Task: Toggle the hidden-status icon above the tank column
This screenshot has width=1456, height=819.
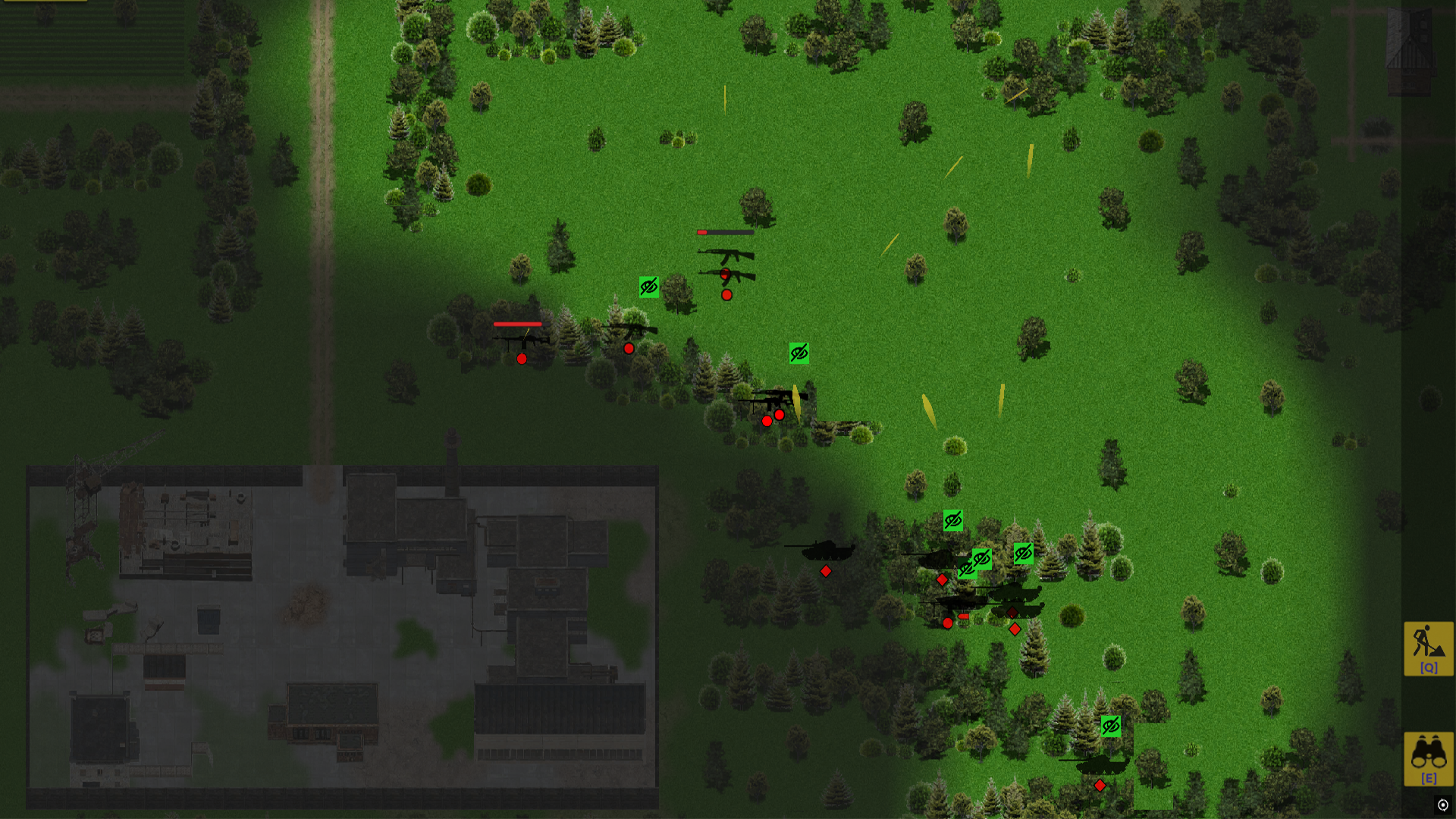Action: coord(952,520)
